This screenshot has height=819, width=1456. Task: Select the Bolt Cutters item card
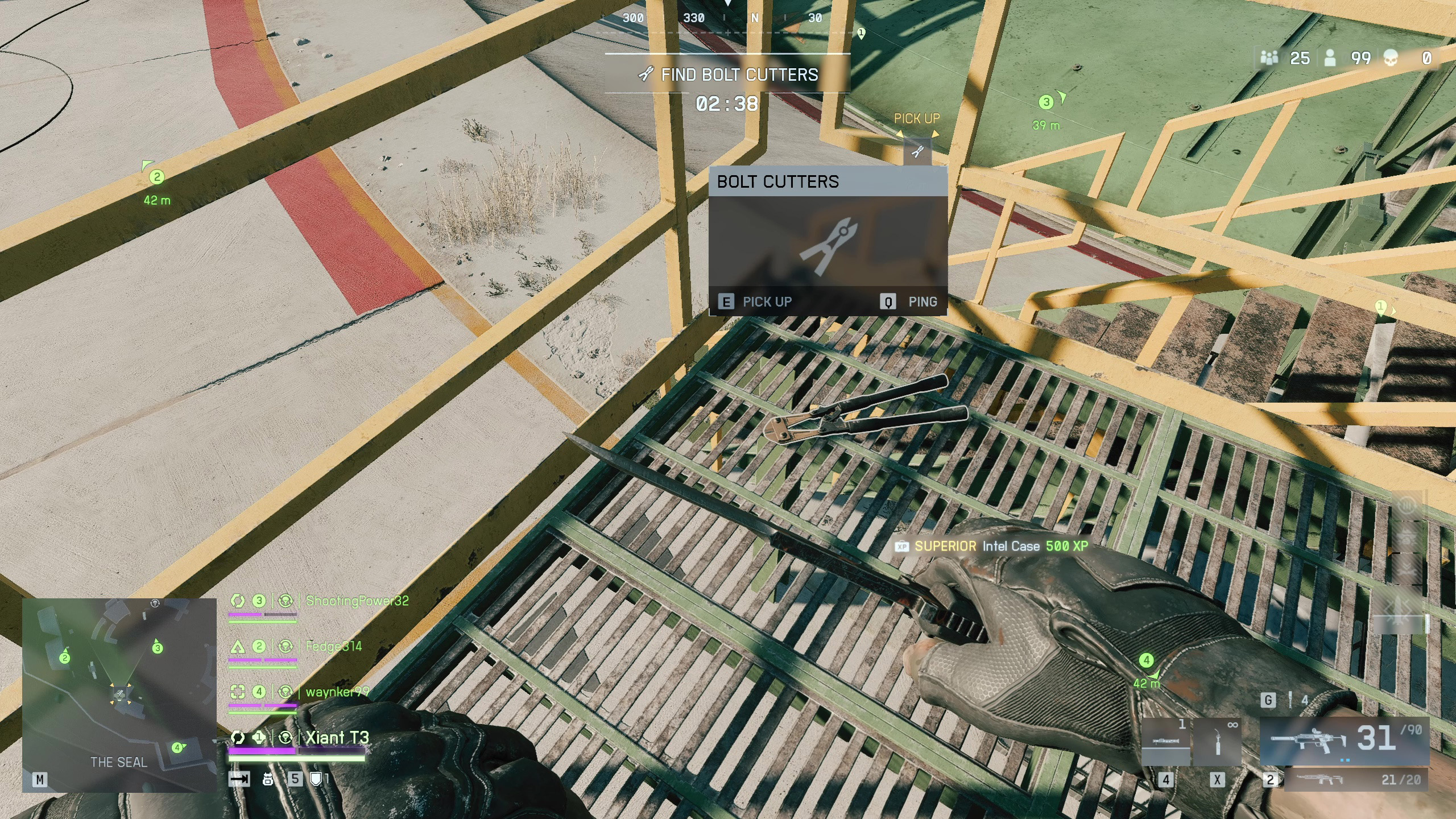click(828, 241)
